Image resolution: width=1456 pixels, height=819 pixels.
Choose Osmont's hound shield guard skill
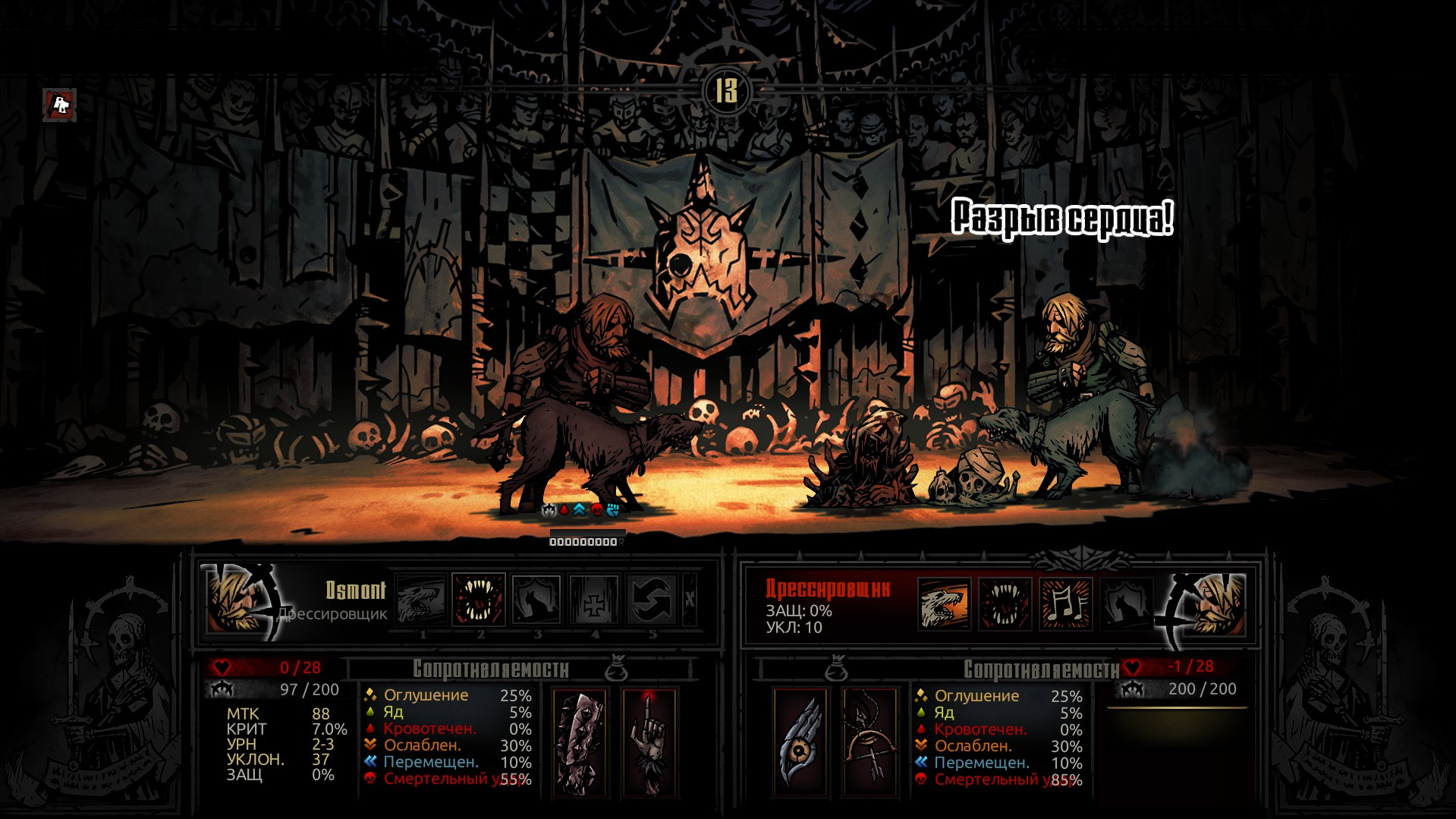536,600
